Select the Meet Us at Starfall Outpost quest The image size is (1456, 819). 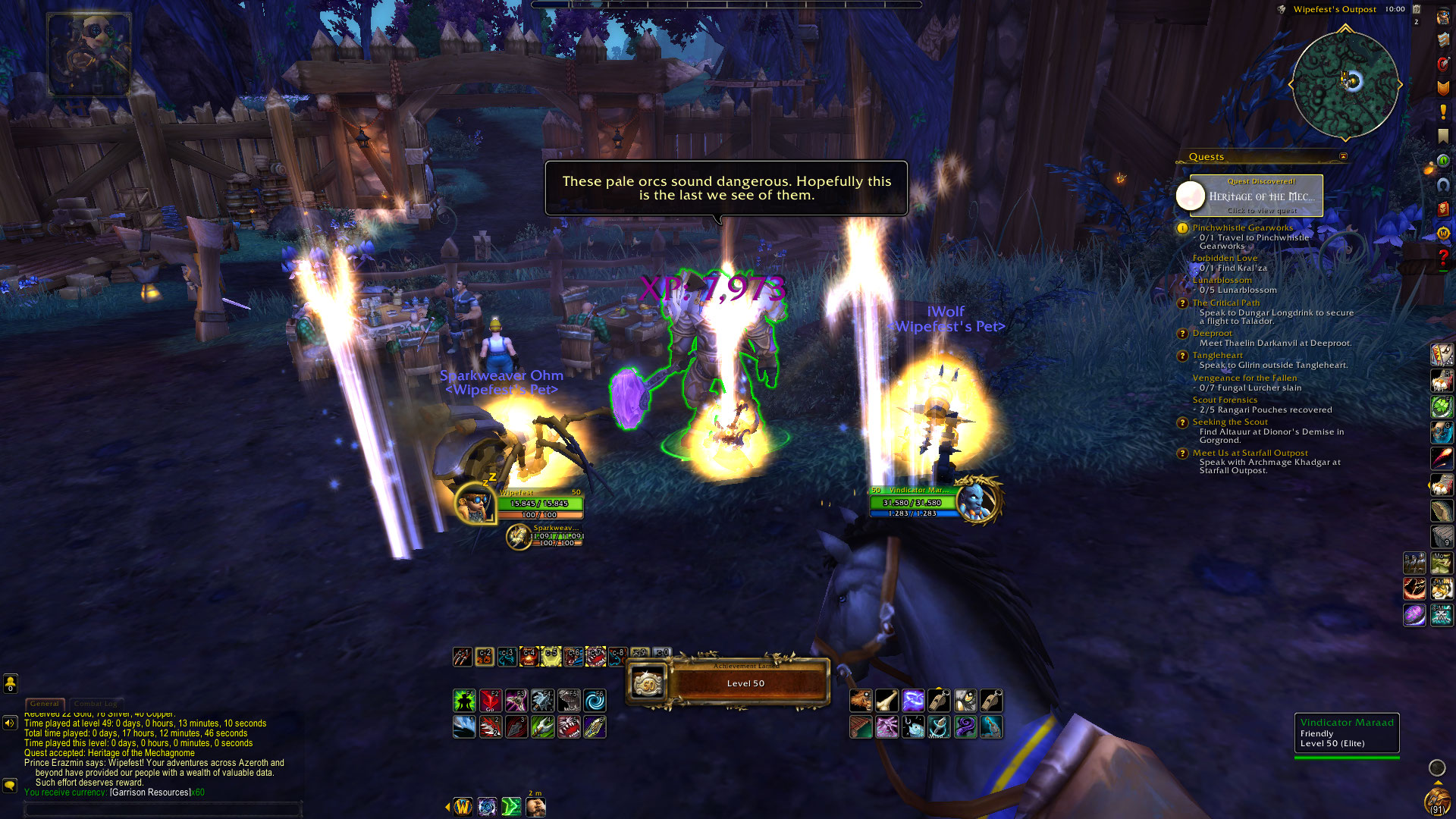(1250, 453)
